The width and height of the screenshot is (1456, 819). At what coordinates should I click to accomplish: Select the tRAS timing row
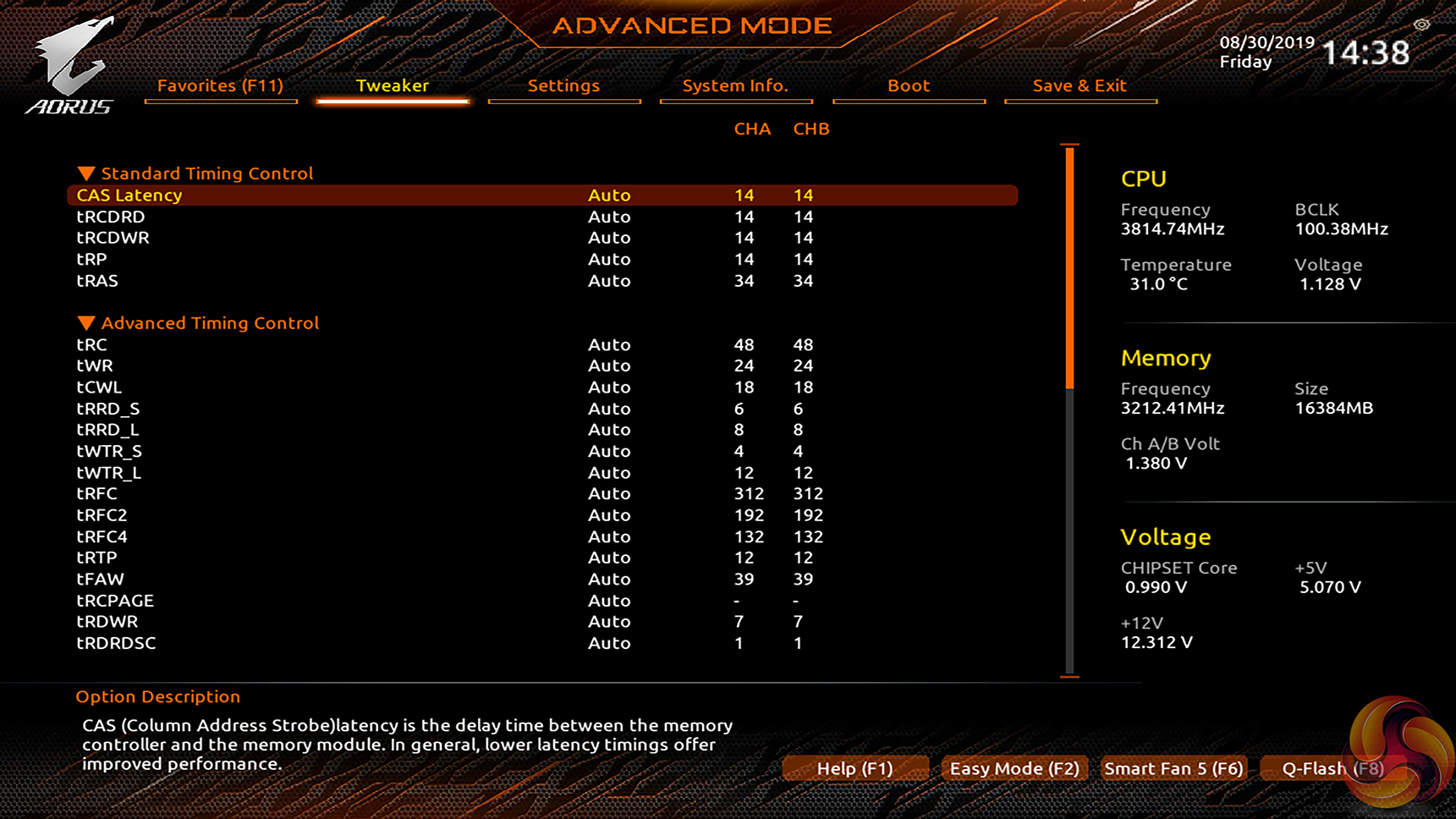(x=97, y=281)
